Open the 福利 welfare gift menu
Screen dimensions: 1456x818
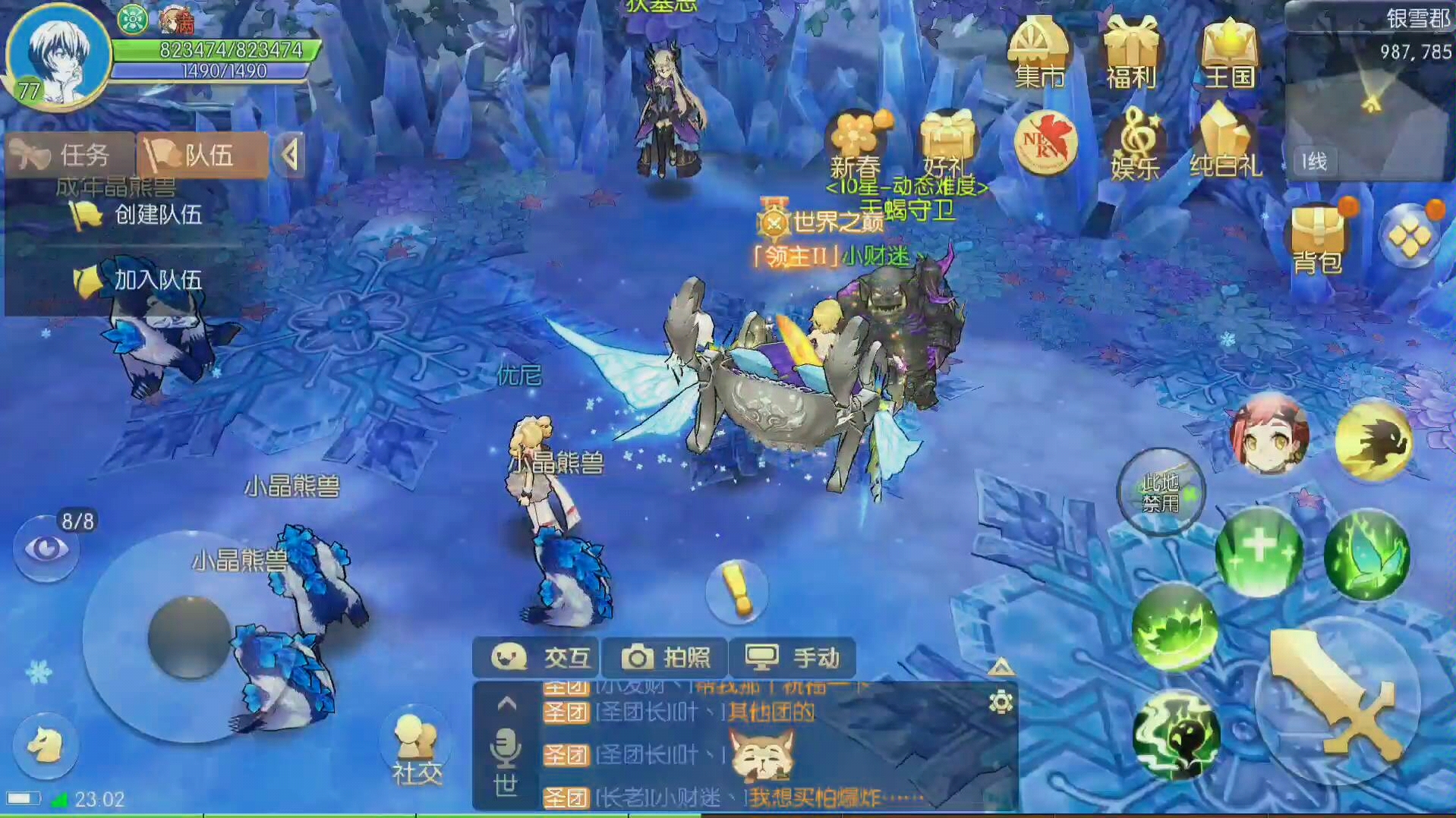coord(1130,55)
